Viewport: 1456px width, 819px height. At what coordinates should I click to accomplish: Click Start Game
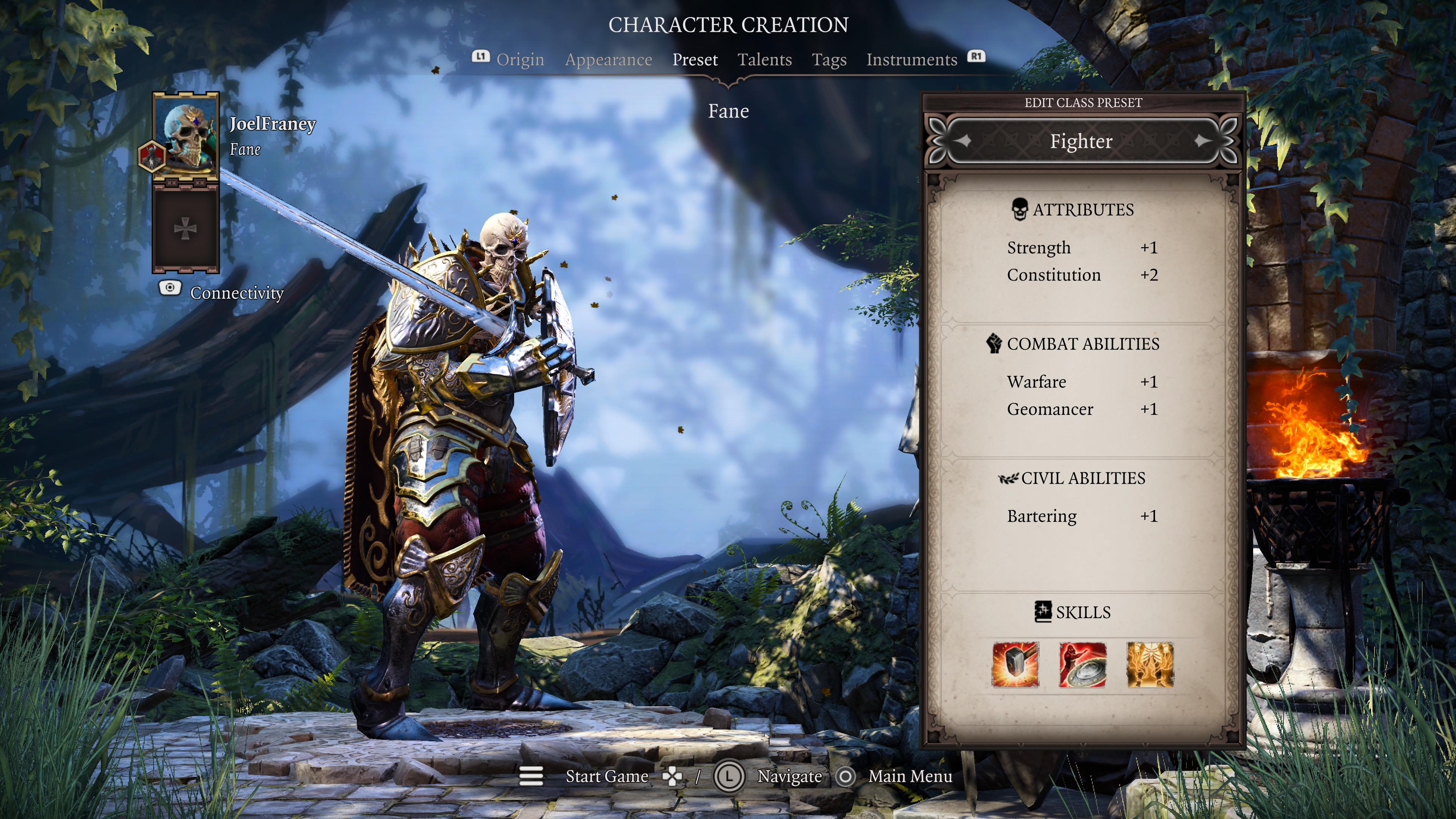[x=607, y=776]
